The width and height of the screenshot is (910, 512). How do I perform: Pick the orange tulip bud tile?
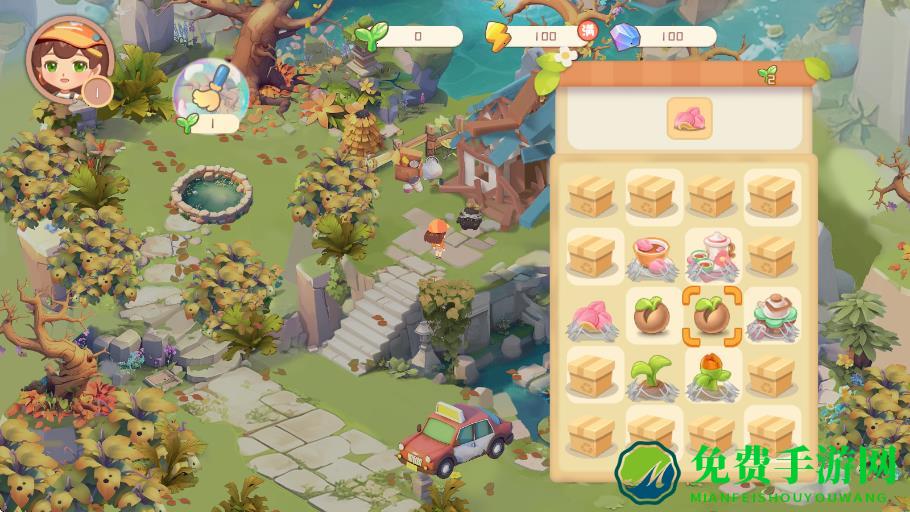click(x=714, y=375)
